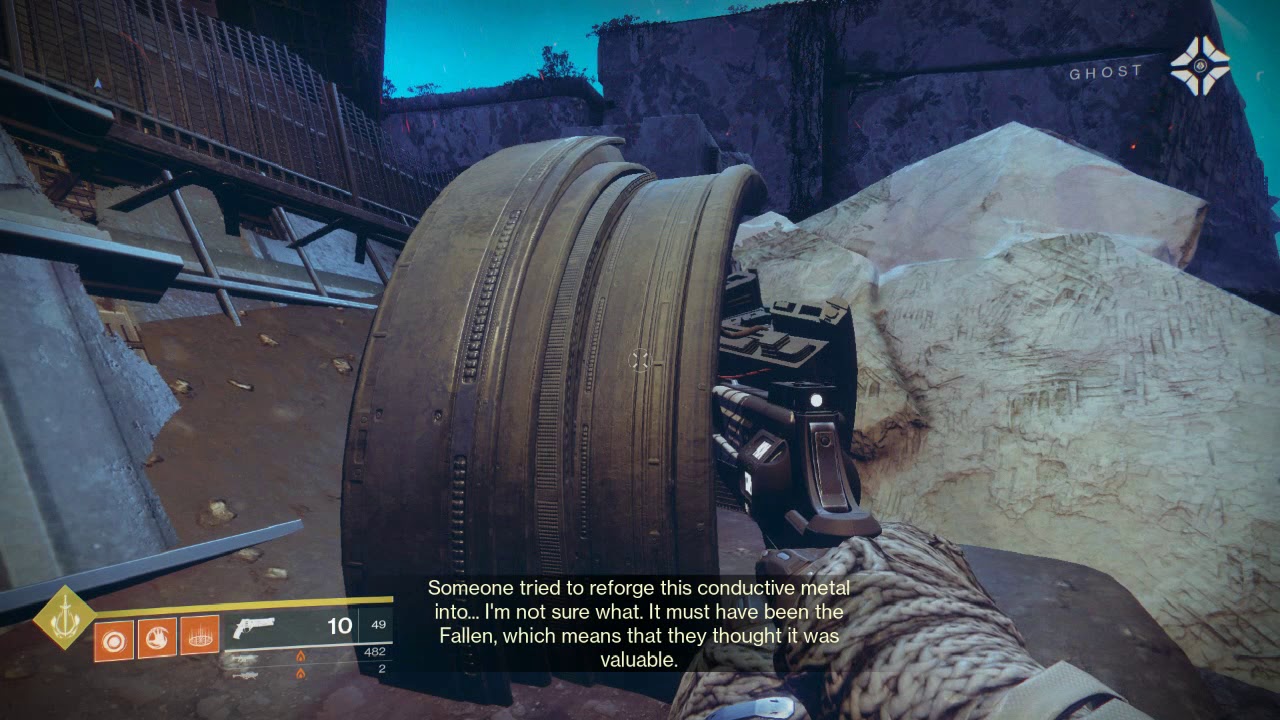Select the circular grenade ability icon

(x=114, y=638)
